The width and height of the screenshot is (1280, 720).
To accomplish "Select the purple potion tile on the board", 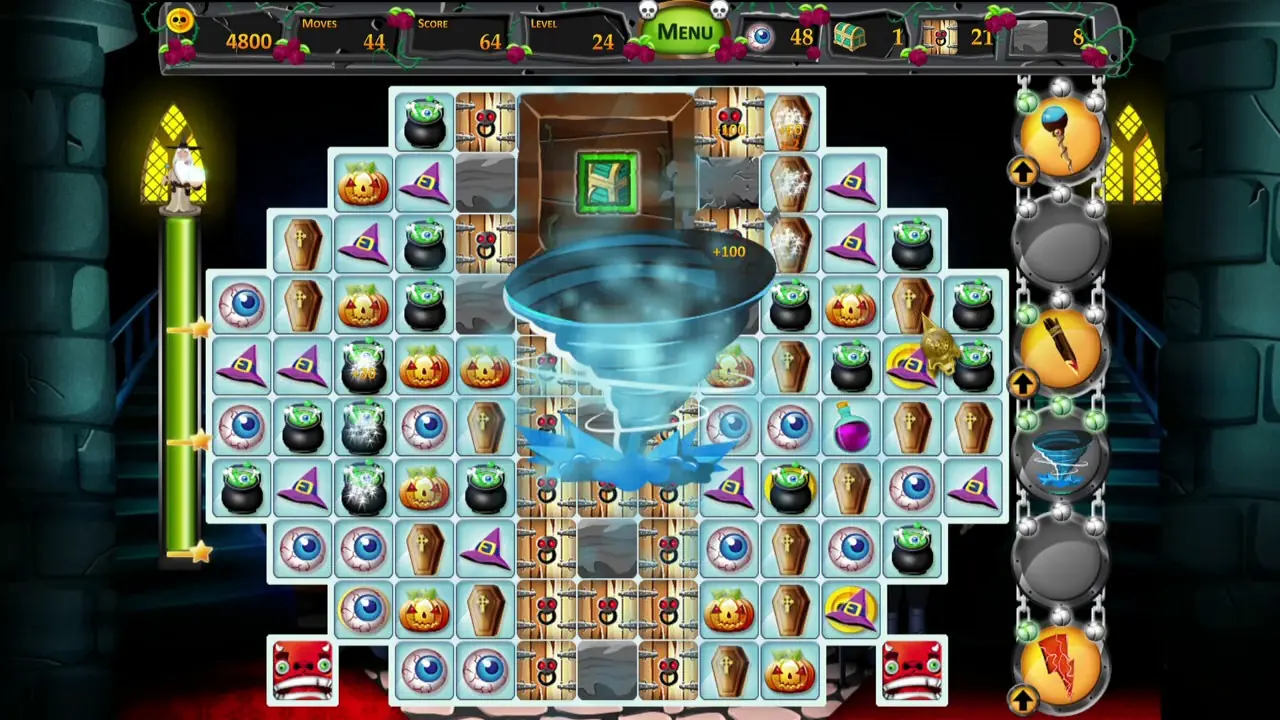I will [853, 428].
